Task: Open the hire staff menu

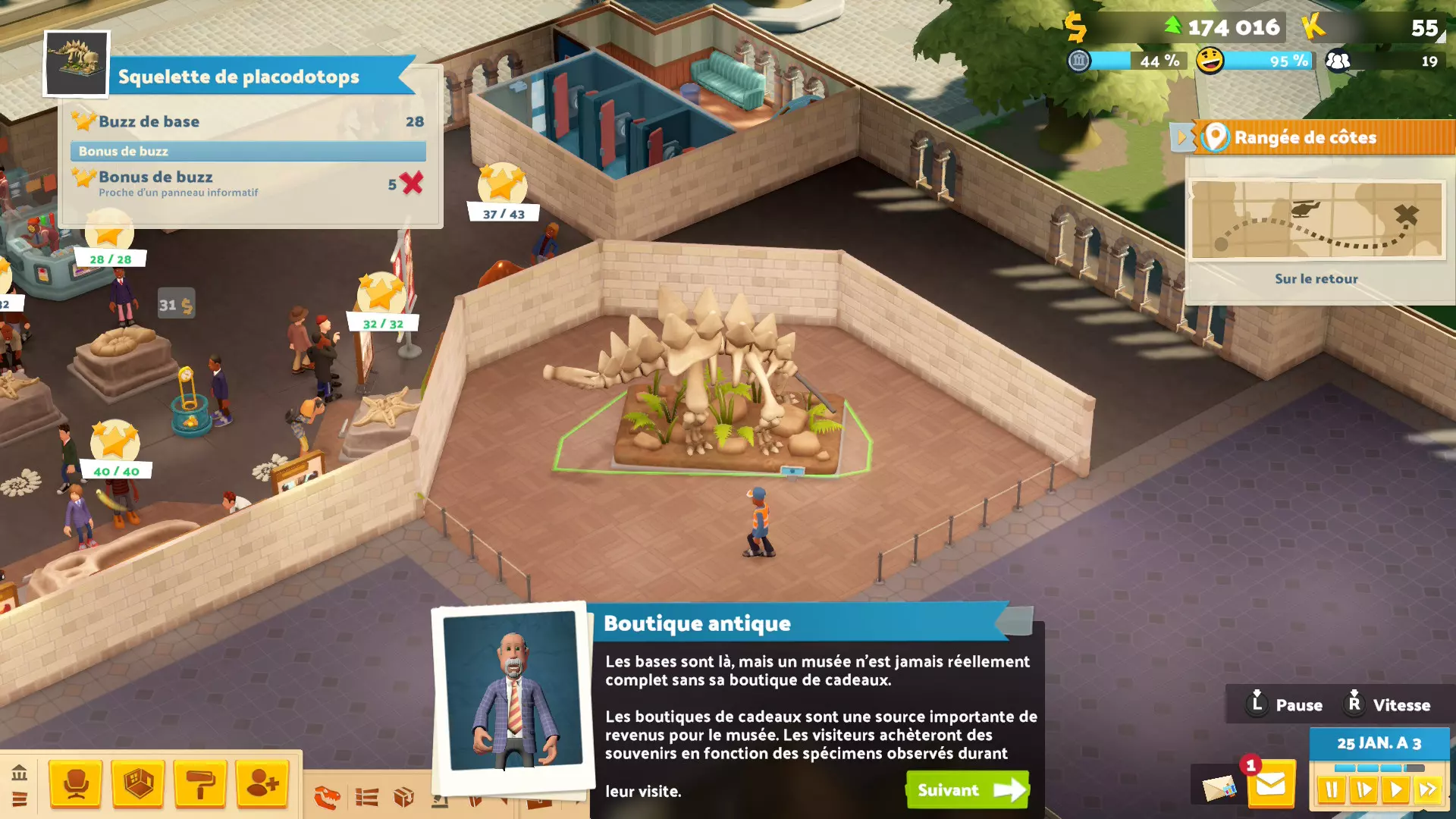Action: (x=262, y=784)
